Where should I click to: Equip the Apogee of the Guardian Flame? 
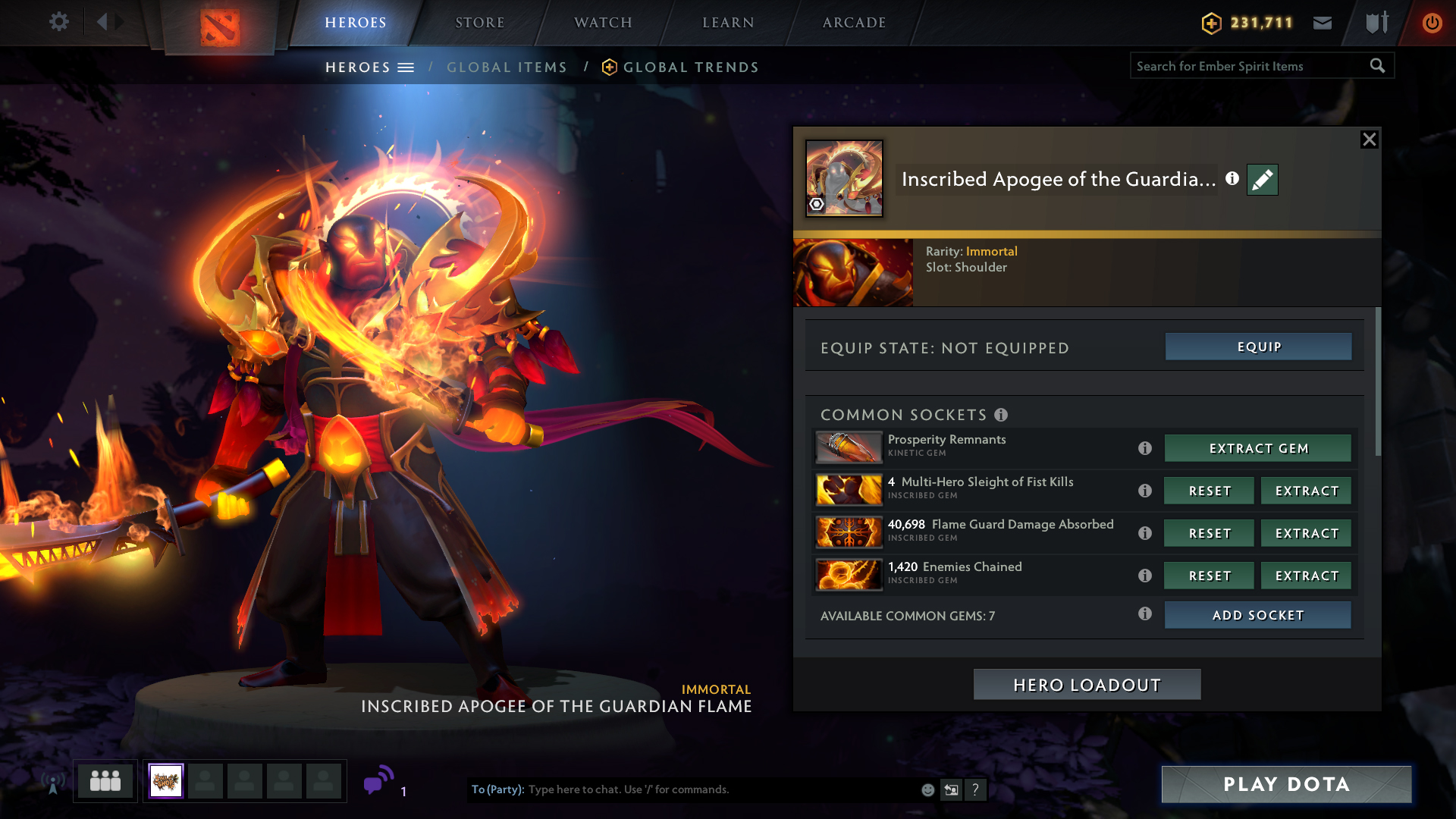(x=1258, y=347)
